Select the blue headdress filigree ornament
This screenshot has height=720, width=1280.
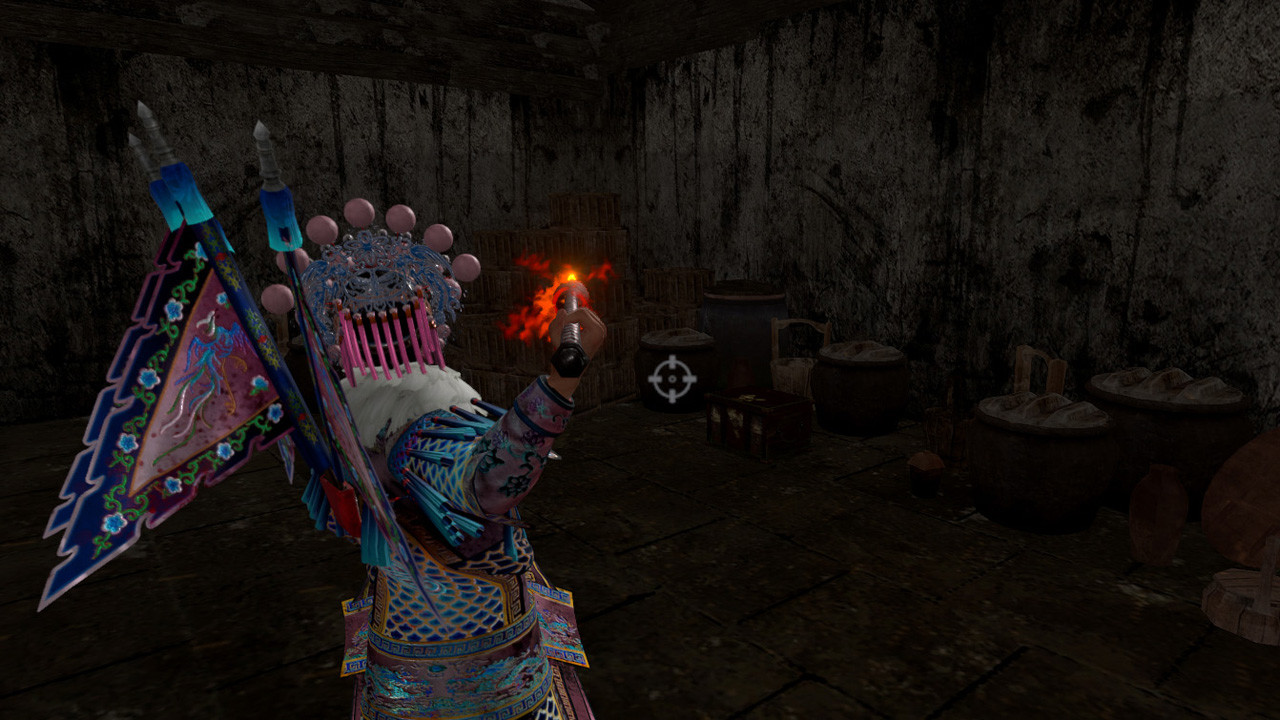[x=370, y=250]
